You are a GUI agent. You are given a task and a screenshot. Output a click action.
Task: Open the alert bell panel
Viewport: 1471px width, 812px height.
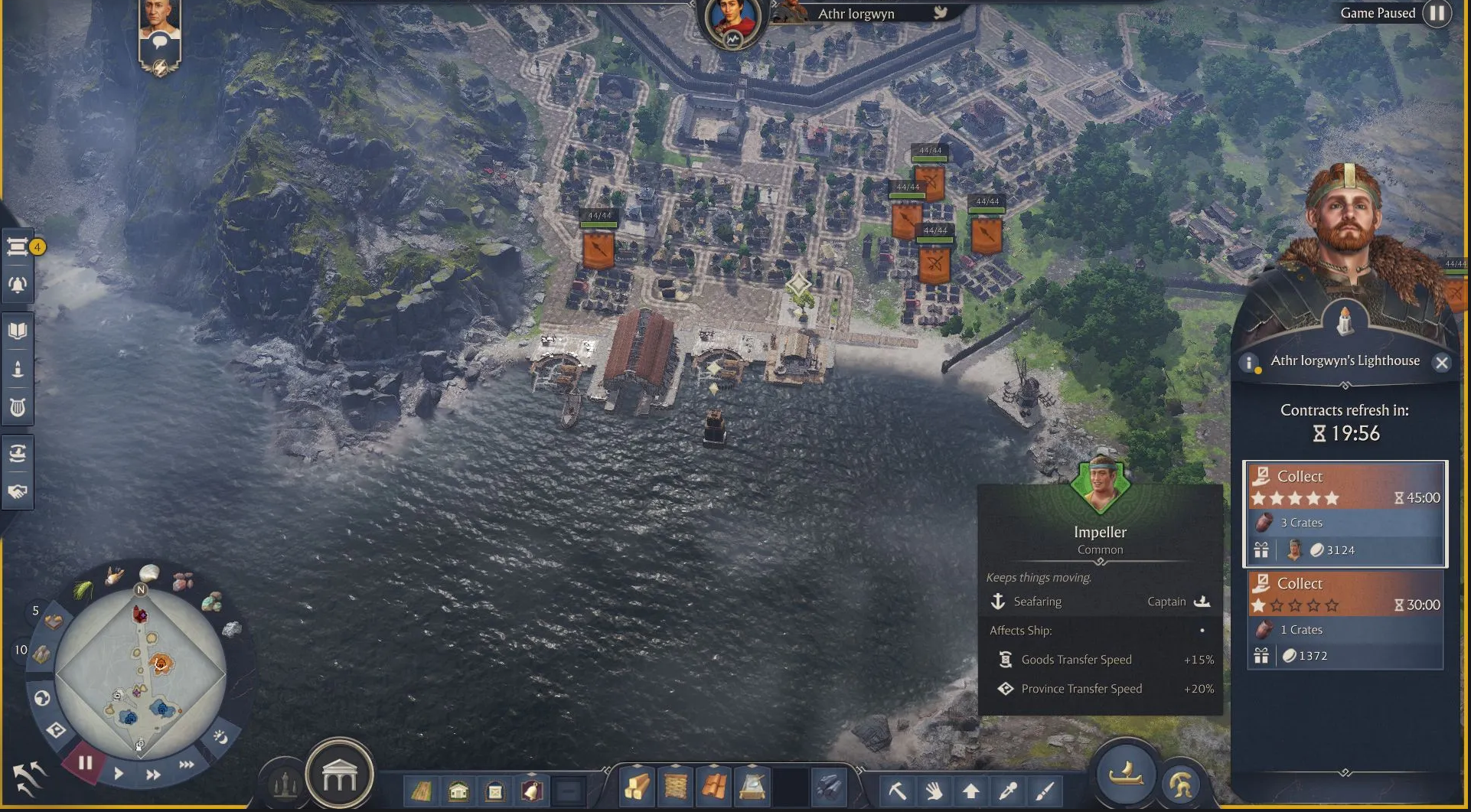pyautogui.click(x=18, y=285)
